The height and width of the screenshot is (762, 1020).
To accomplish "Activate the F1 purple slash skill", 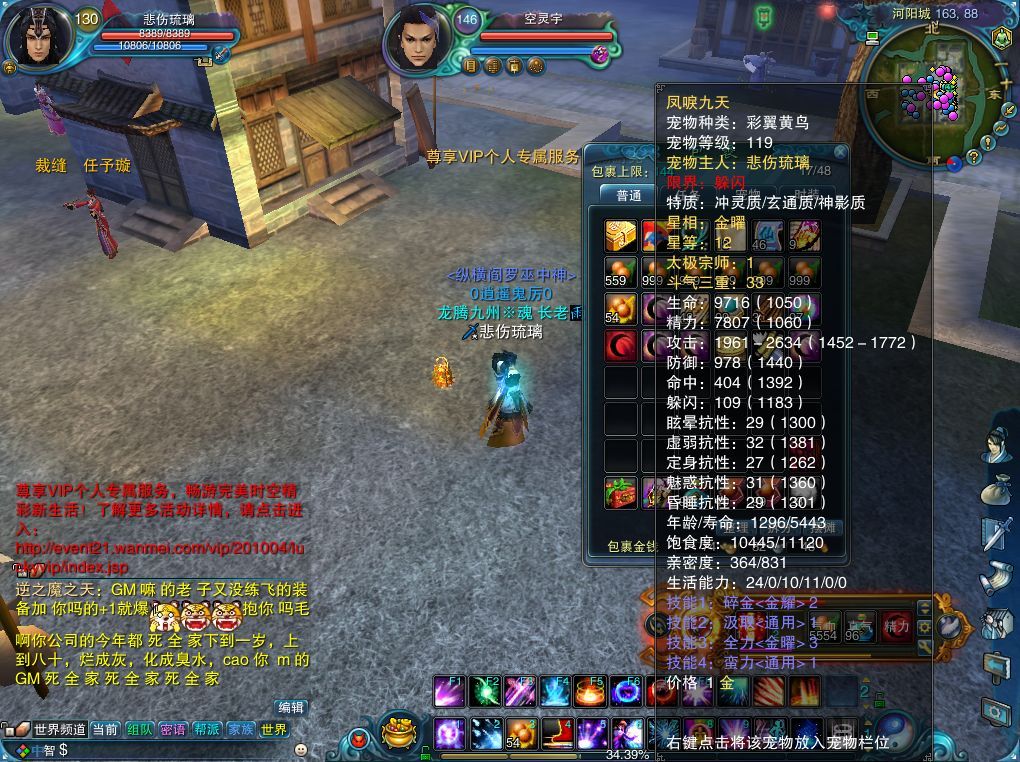I will [449, 691].
